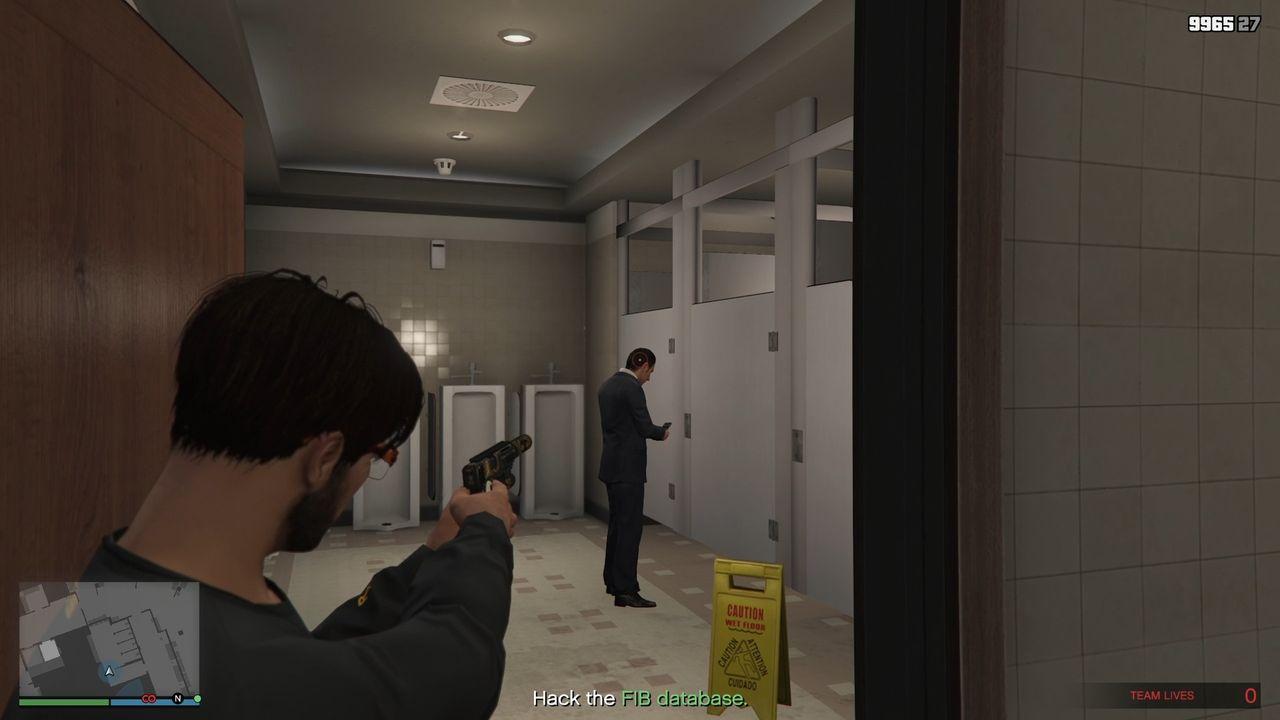1280x720 pixels.
Task: Click the phone held by the suited NPC
Action: [x=668, y=427]
